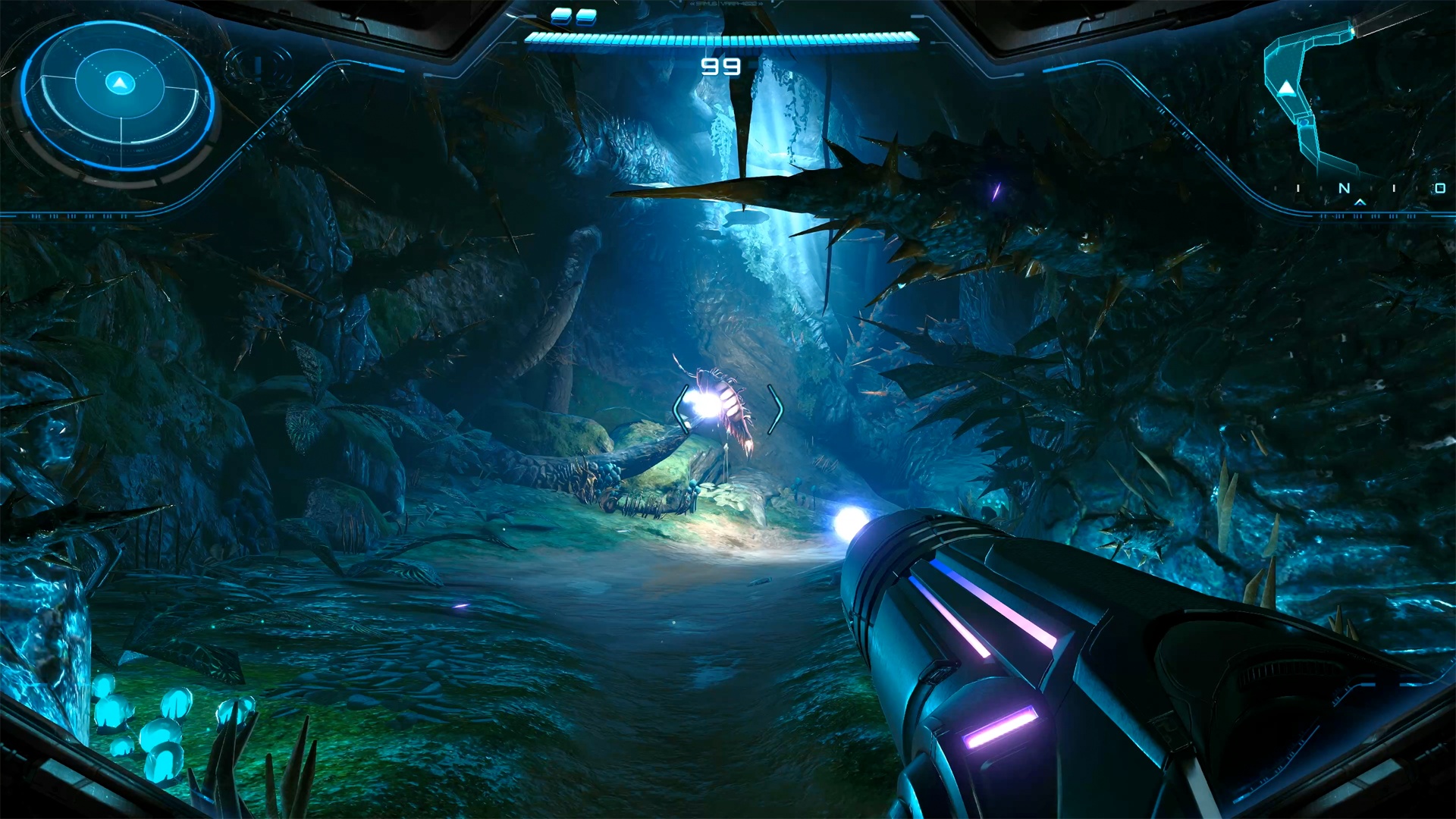Click the circular enemy radar
This screenshot has width=1456, height=819.
tap(119, 95)
